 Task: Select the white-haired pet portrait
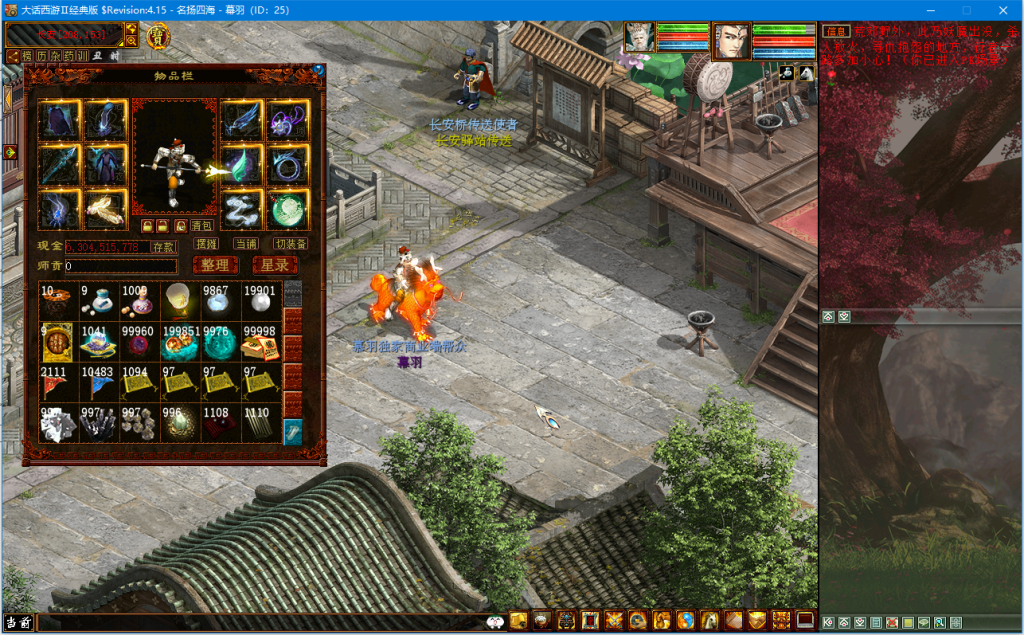[639, 37]
